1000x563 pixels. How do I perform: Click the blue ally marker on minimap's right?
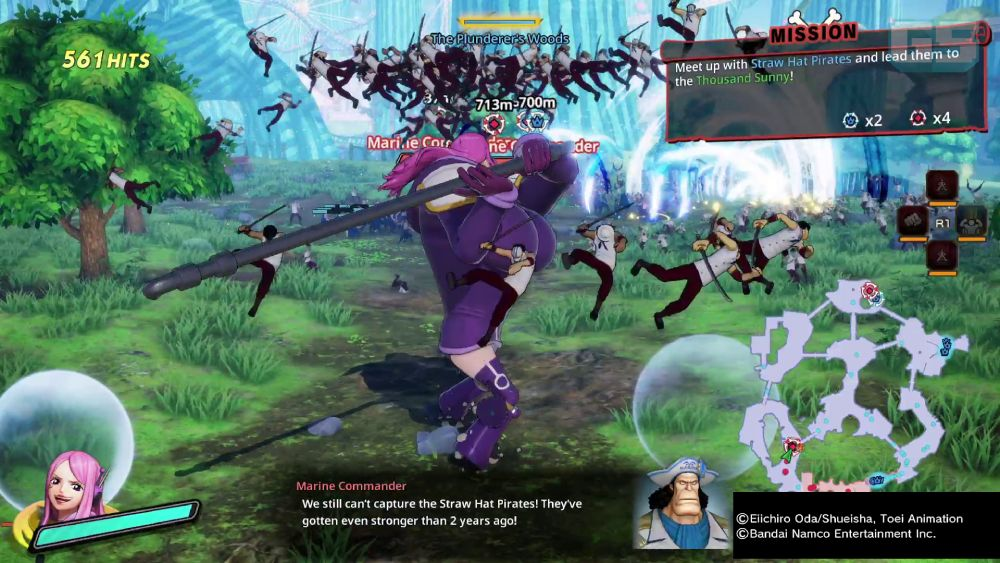point(945,346)
